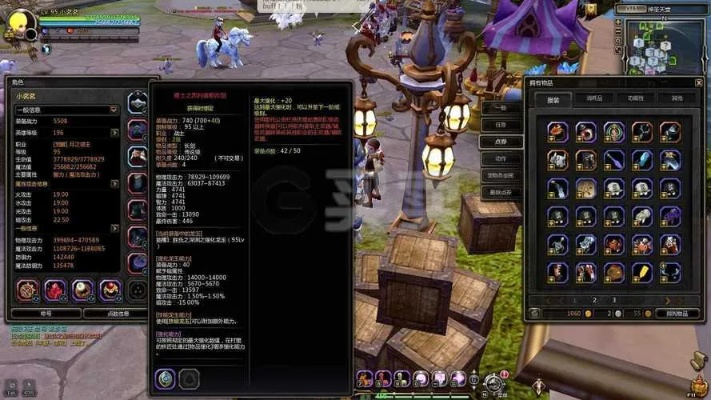Open the 消耗品 inventory tab
Screen dimensions: 711x400
coord(594,99)
